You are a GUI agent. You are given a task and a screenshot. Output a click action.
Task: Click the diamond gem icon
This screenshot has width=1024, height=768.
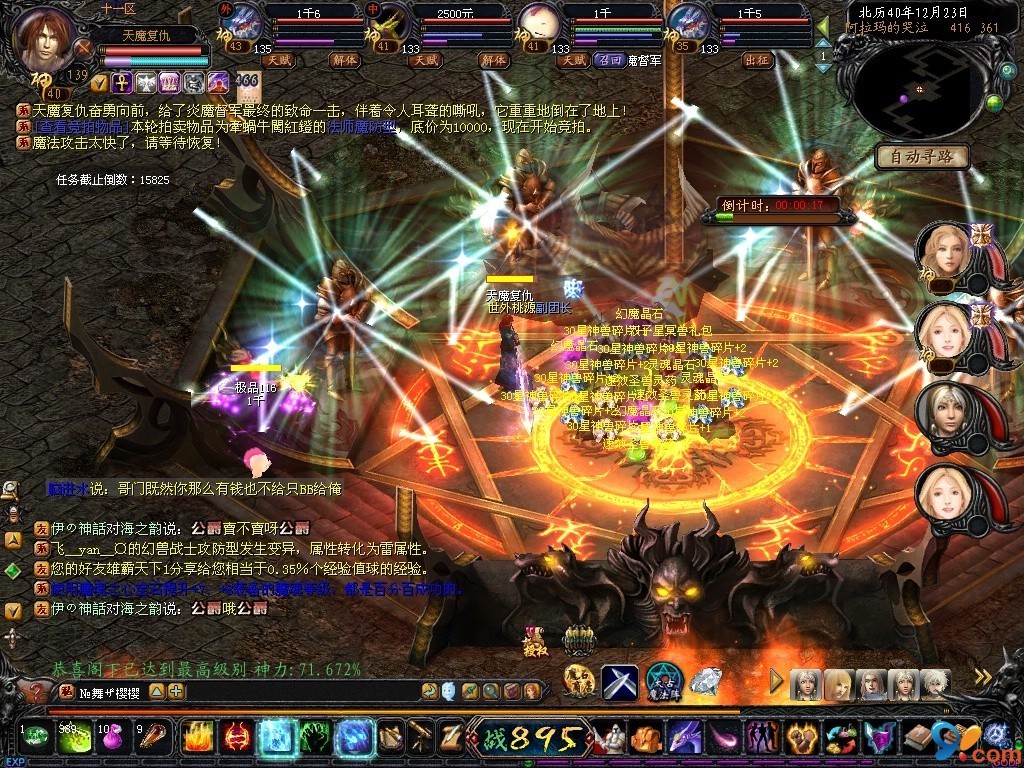(x=706, y=682)
